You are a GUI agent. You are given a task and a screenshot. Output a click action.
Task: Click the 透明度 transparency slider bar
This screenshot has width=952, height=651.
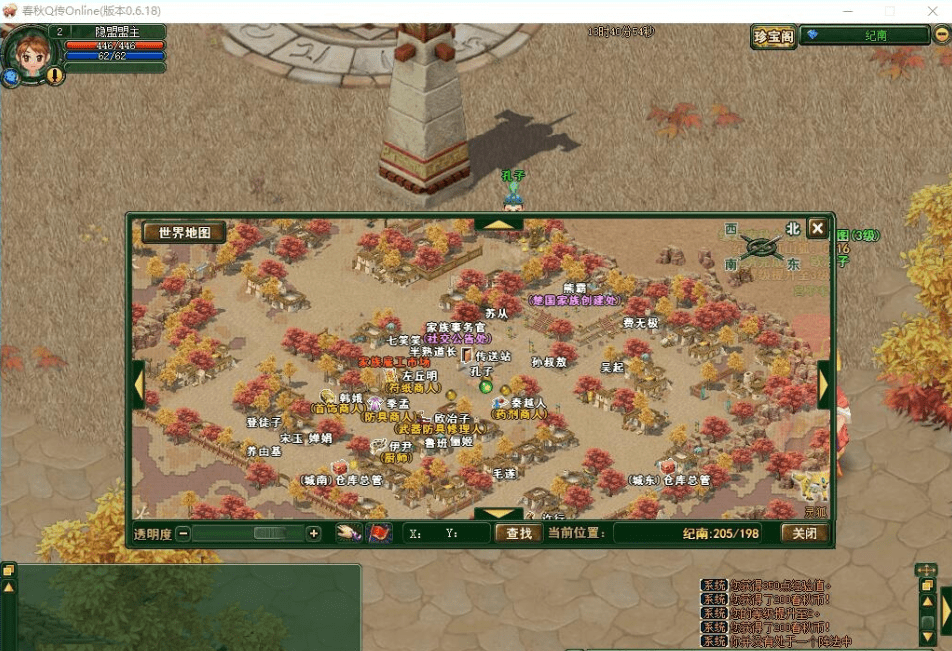pyautogui.click(x=248, y=534)
